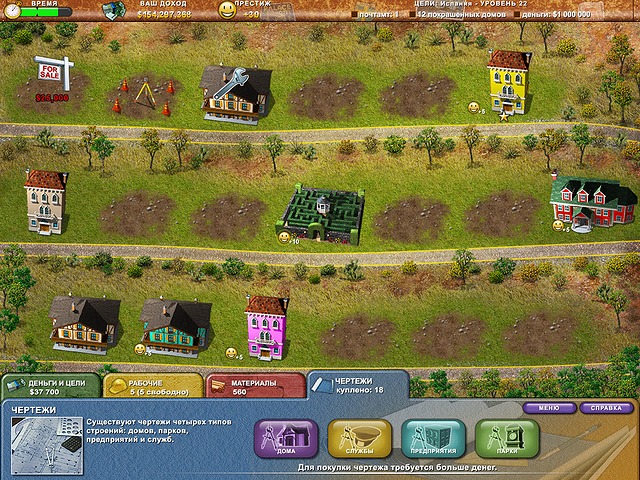Switch to the Деньги и цели tab

(x=50, y=386)
